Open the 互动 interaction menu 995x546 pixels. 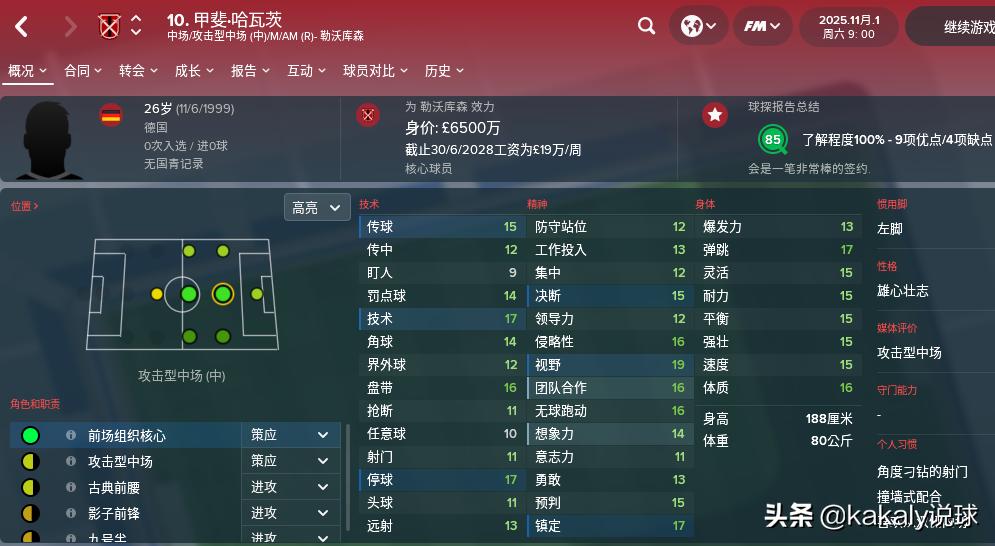coord(306,71)
